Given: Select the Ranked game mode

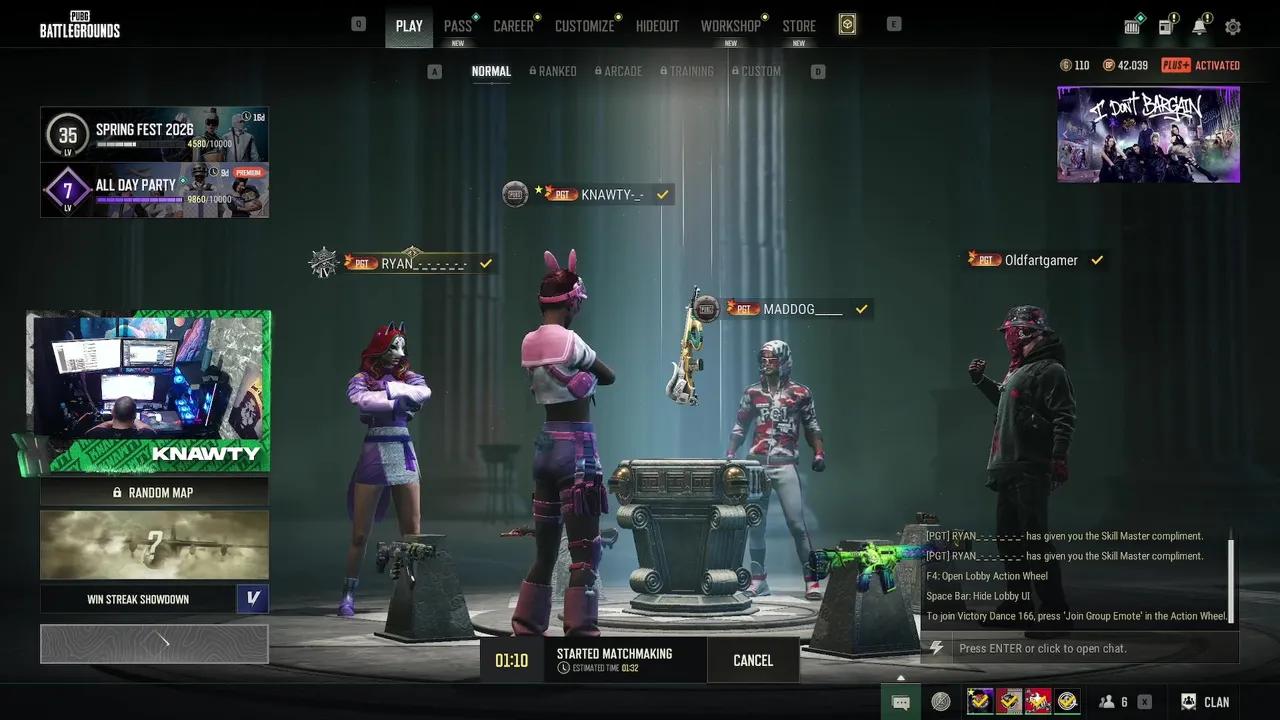Looking at the screenshot, I should [x=553, y=71].
